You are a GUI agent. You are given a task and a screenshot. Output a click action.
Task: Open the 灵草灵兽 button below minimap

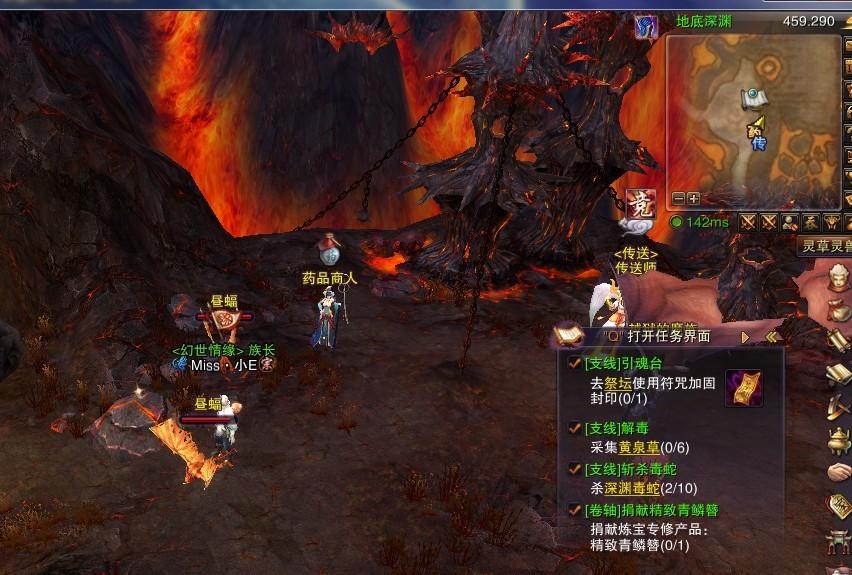coord(826,244)
